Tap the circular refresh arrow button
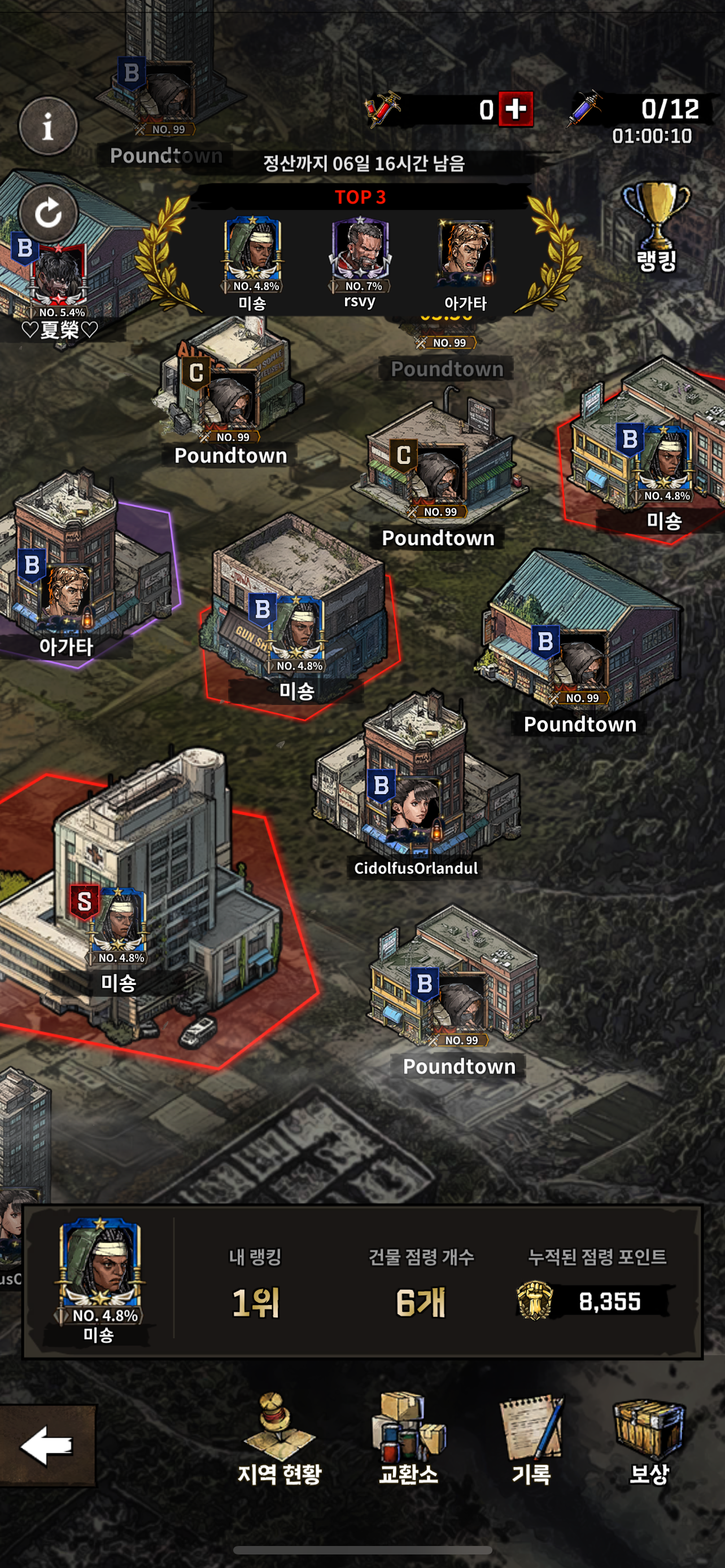This screenshot has height=1568, width=725. click(48, 213)
